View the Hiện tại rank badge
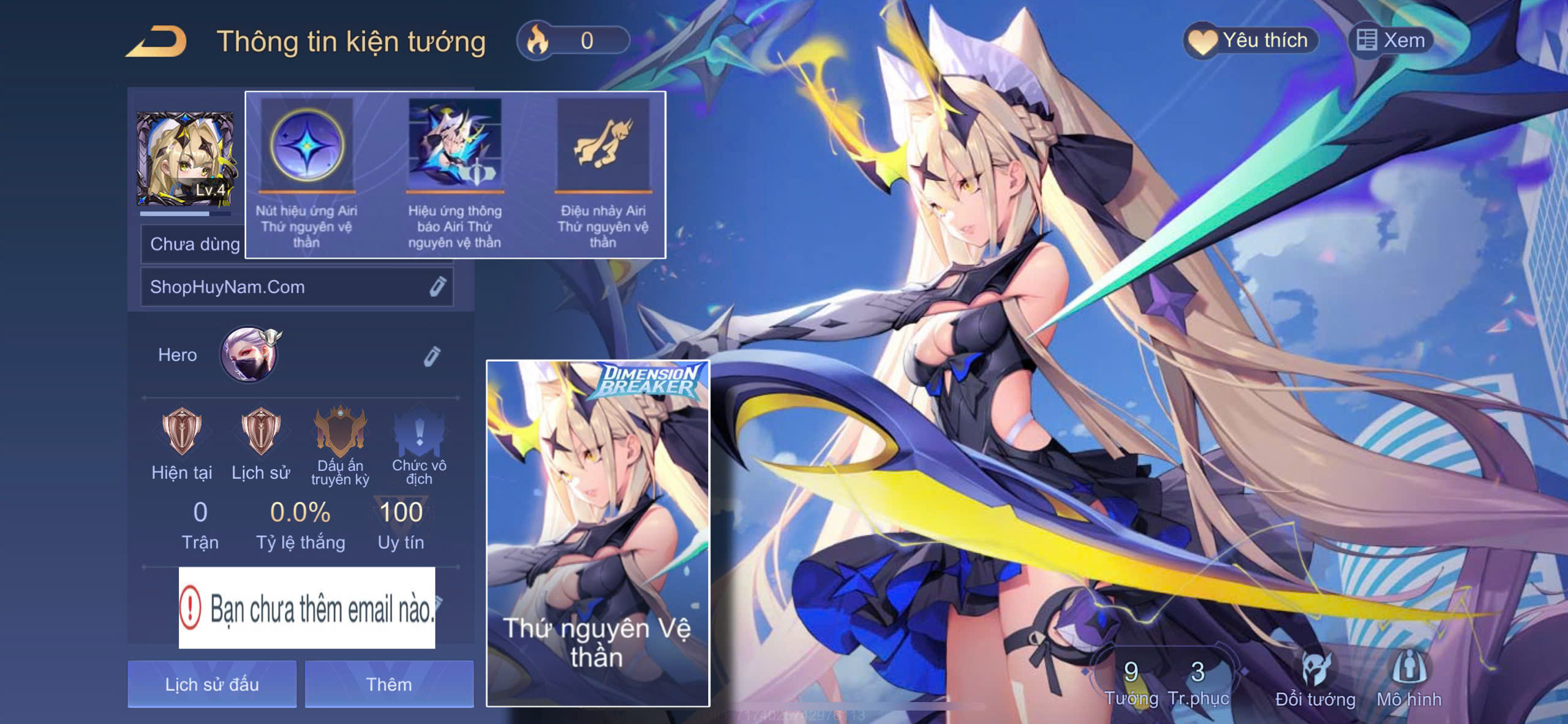Image resolution: width=1568 pixels, height=724 pixels. (181, 432)
